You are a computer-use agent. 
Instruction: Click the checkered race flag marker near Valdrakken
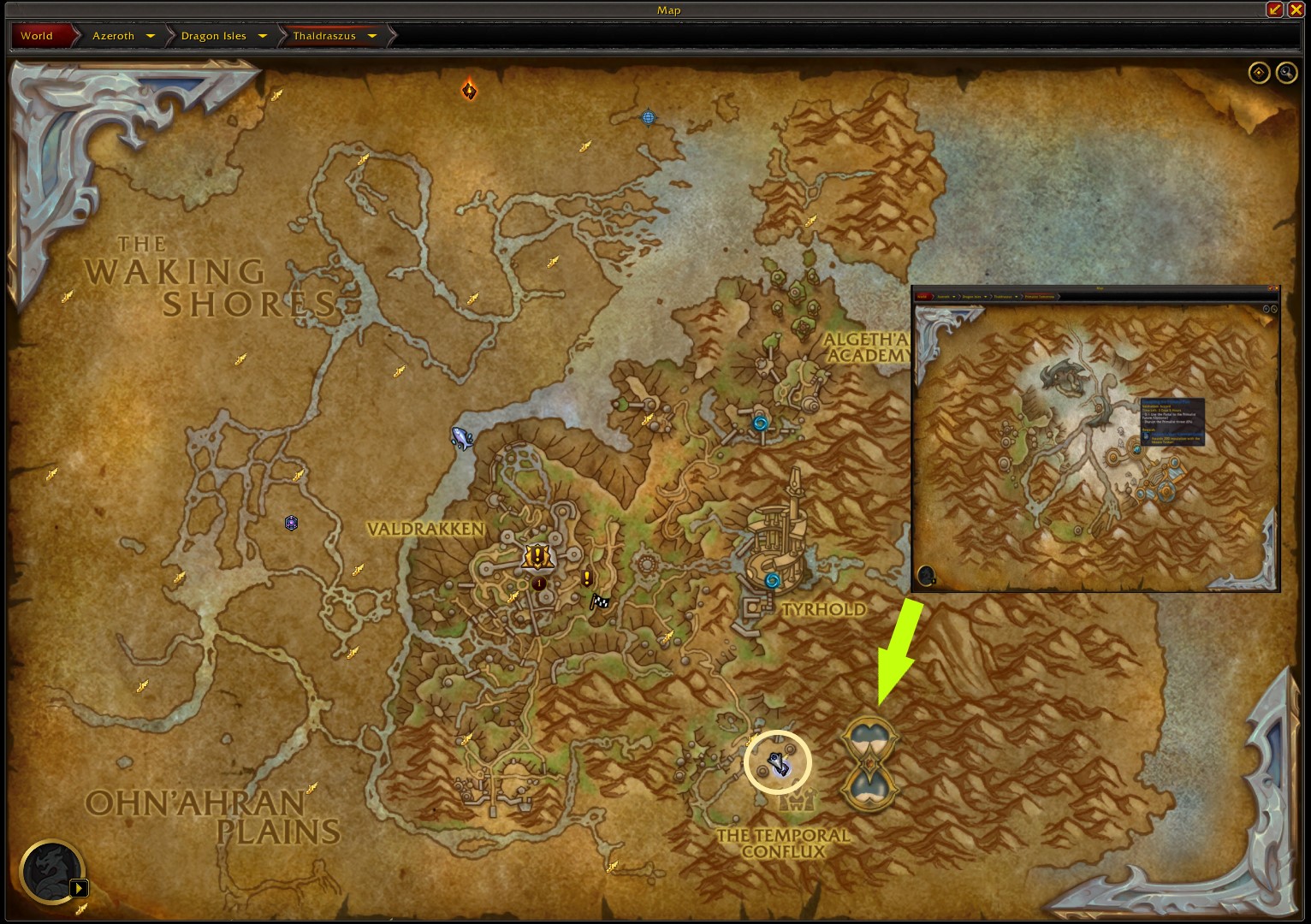600,601
